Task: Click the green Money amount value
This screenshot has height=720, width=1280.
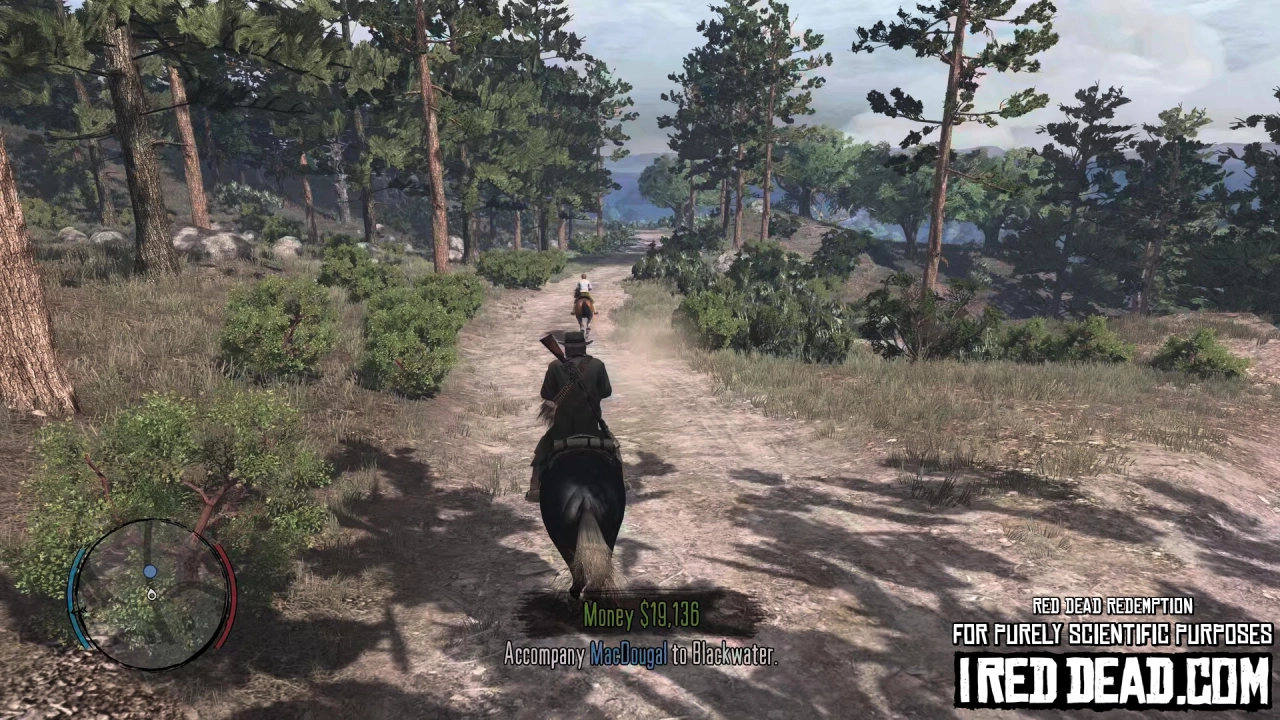Action: (668, 616)
